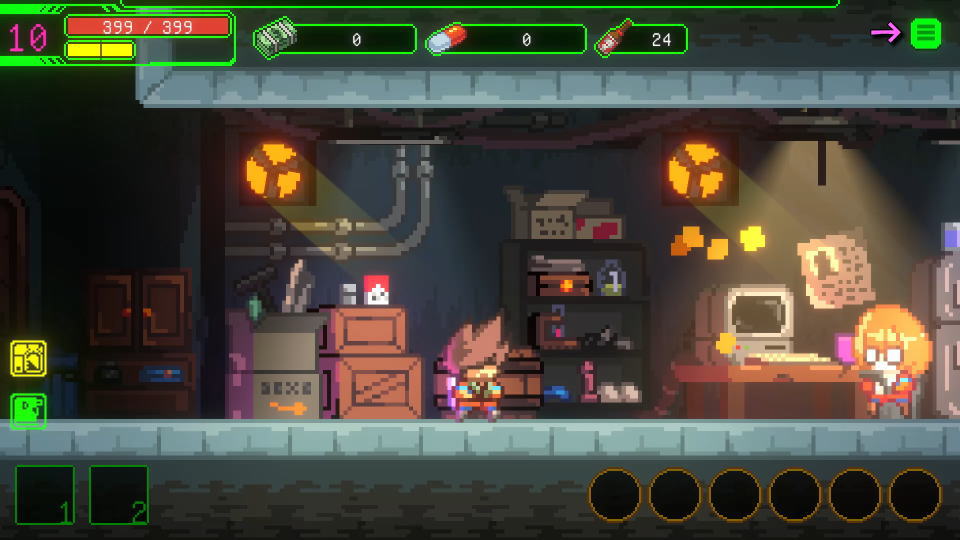Select the green HUD icon below the yellow one
The width and height of the screenshot is (960, 540).
pos(28,410)
